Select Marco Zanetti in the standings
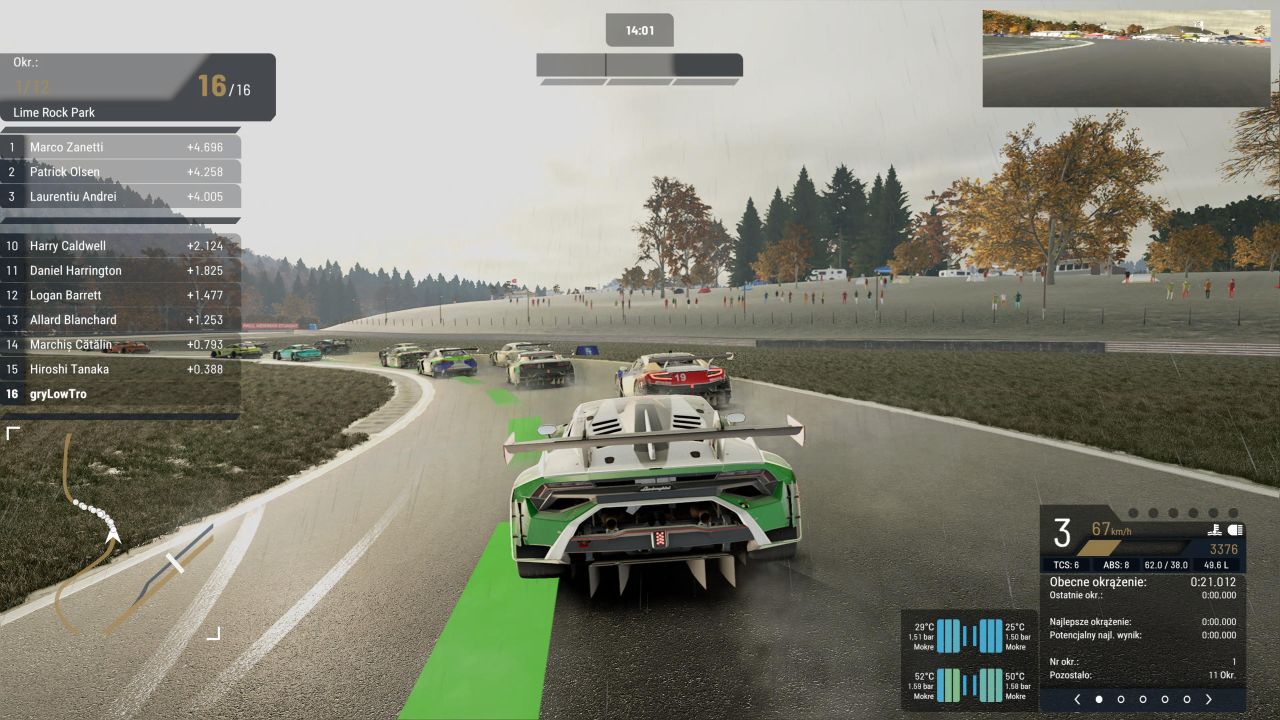The image size is (1280, 720). [120, 147]
